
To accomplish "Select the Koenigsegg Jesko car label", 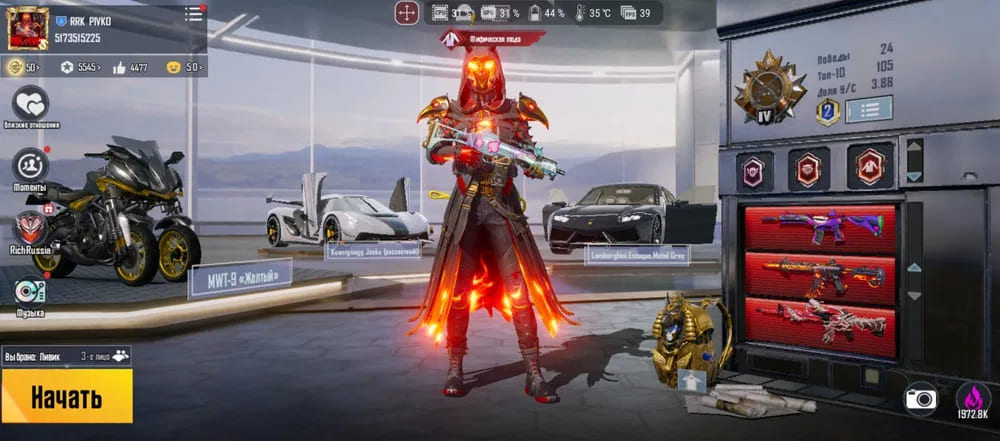I will 368,252.
